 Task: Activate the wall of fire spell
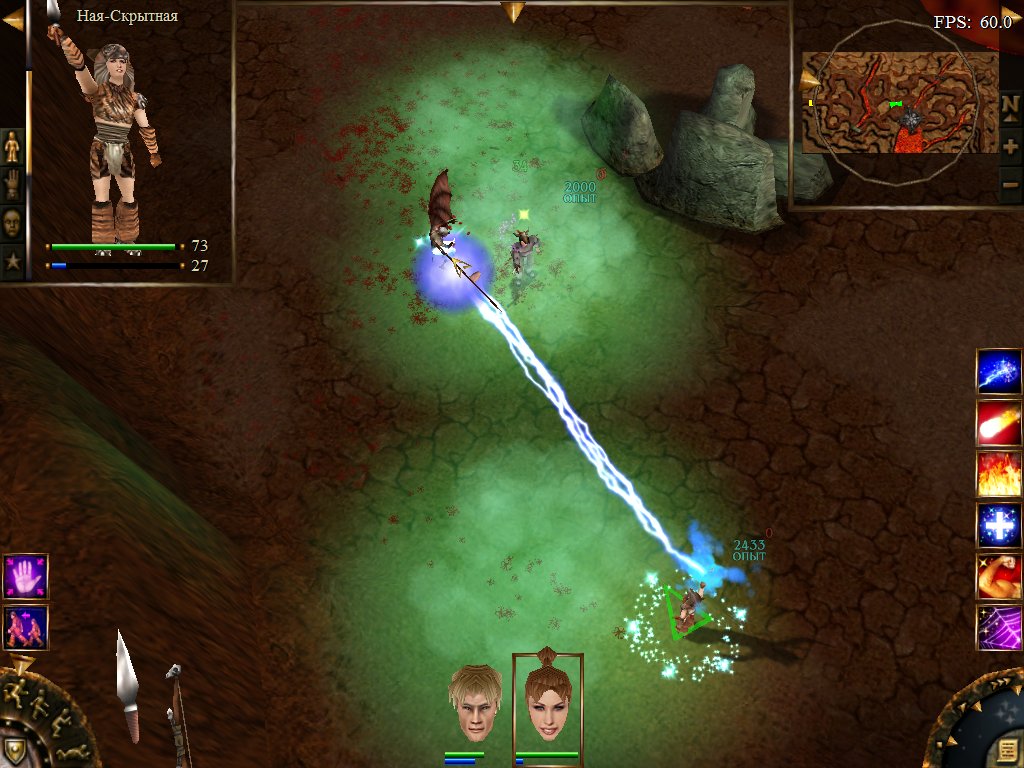[x=998, y=474]
